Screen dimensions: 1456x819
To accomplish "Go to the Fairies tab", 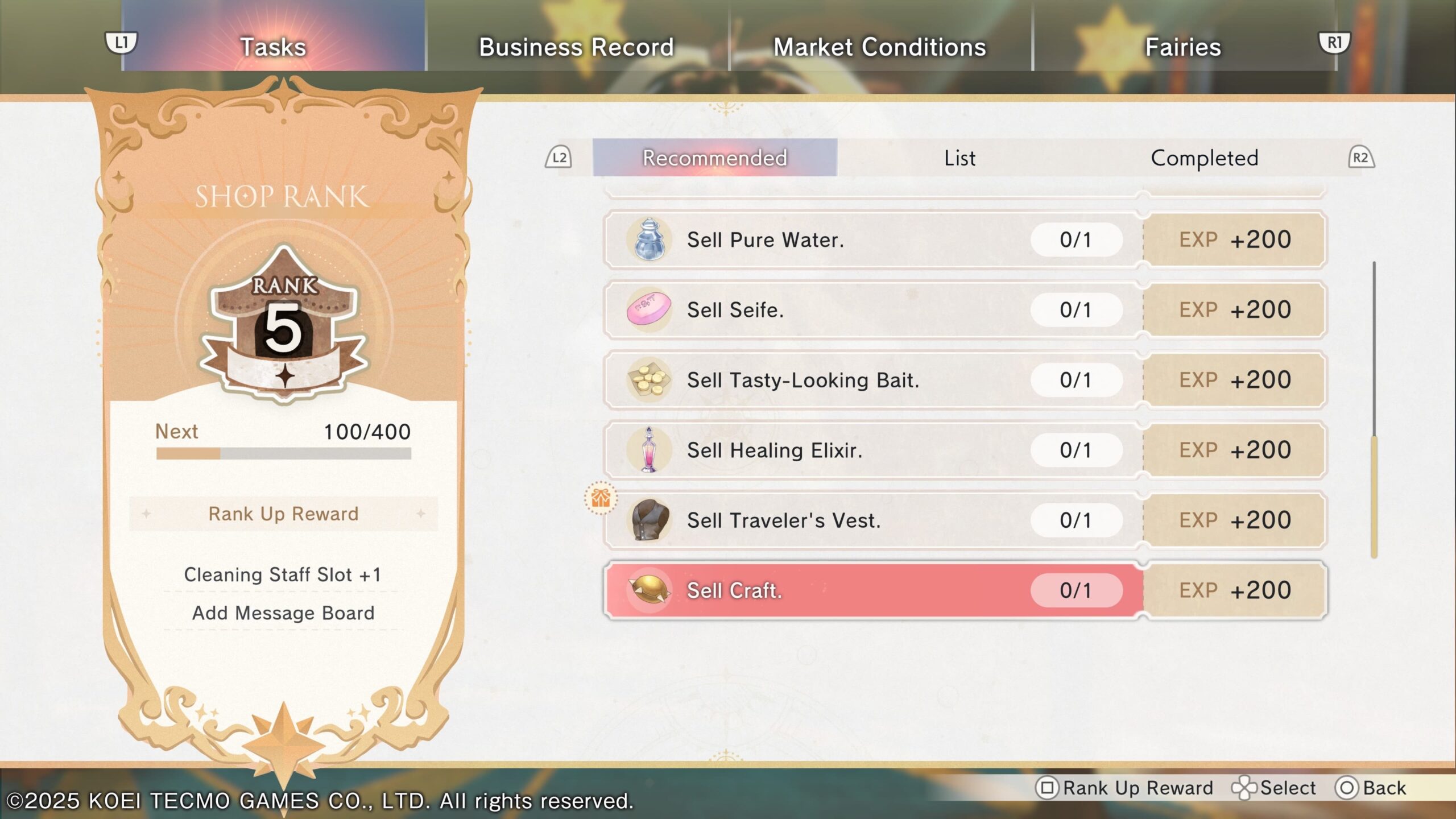I will coord(1183,47).
